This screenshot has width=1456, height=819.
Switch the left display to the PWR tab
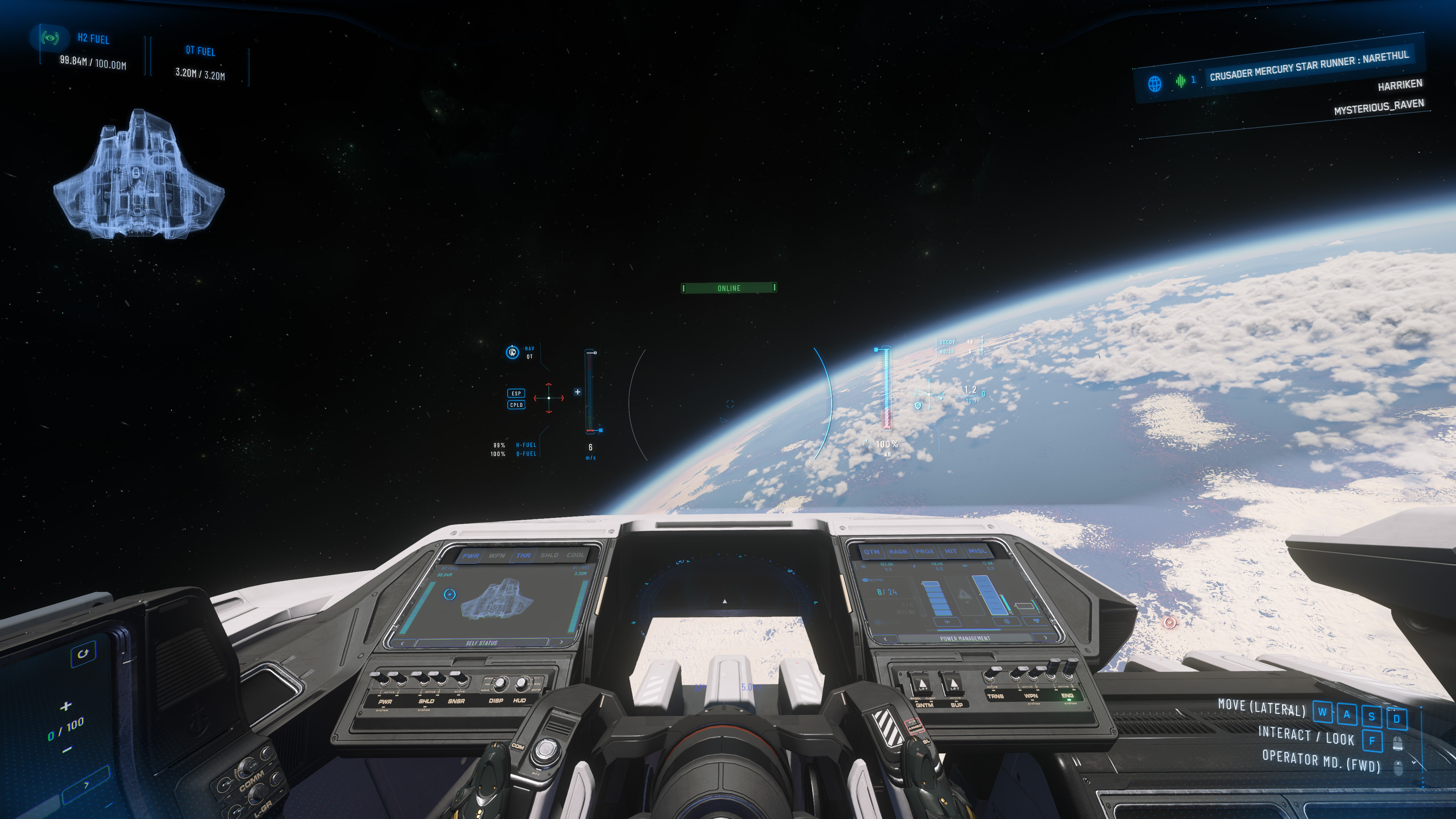tap(470, 555)
